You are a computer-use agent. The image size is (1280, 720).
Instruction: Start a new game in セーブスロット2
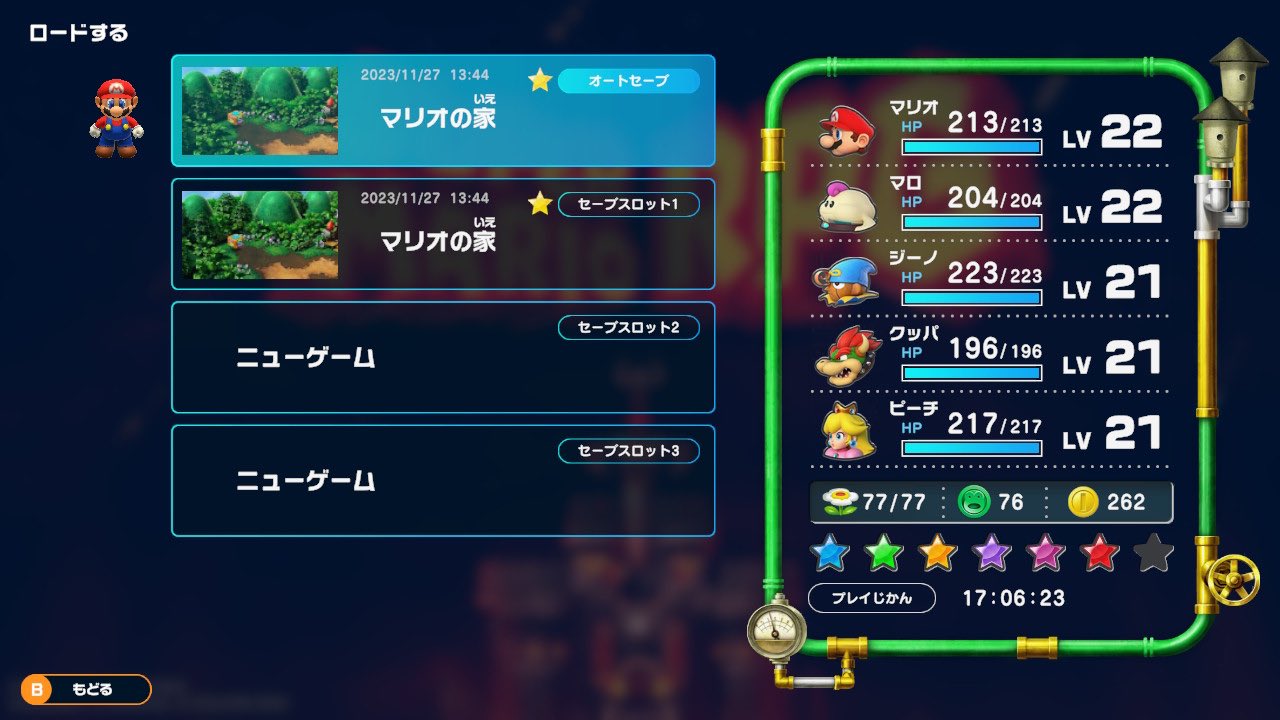[443, 357]
